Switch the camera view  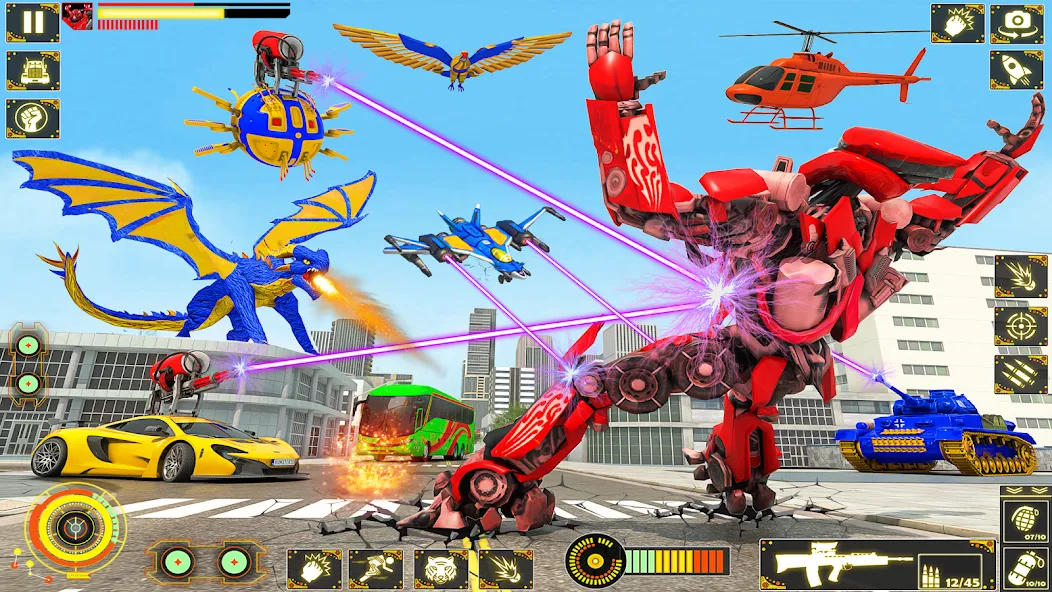(1017, 23)
